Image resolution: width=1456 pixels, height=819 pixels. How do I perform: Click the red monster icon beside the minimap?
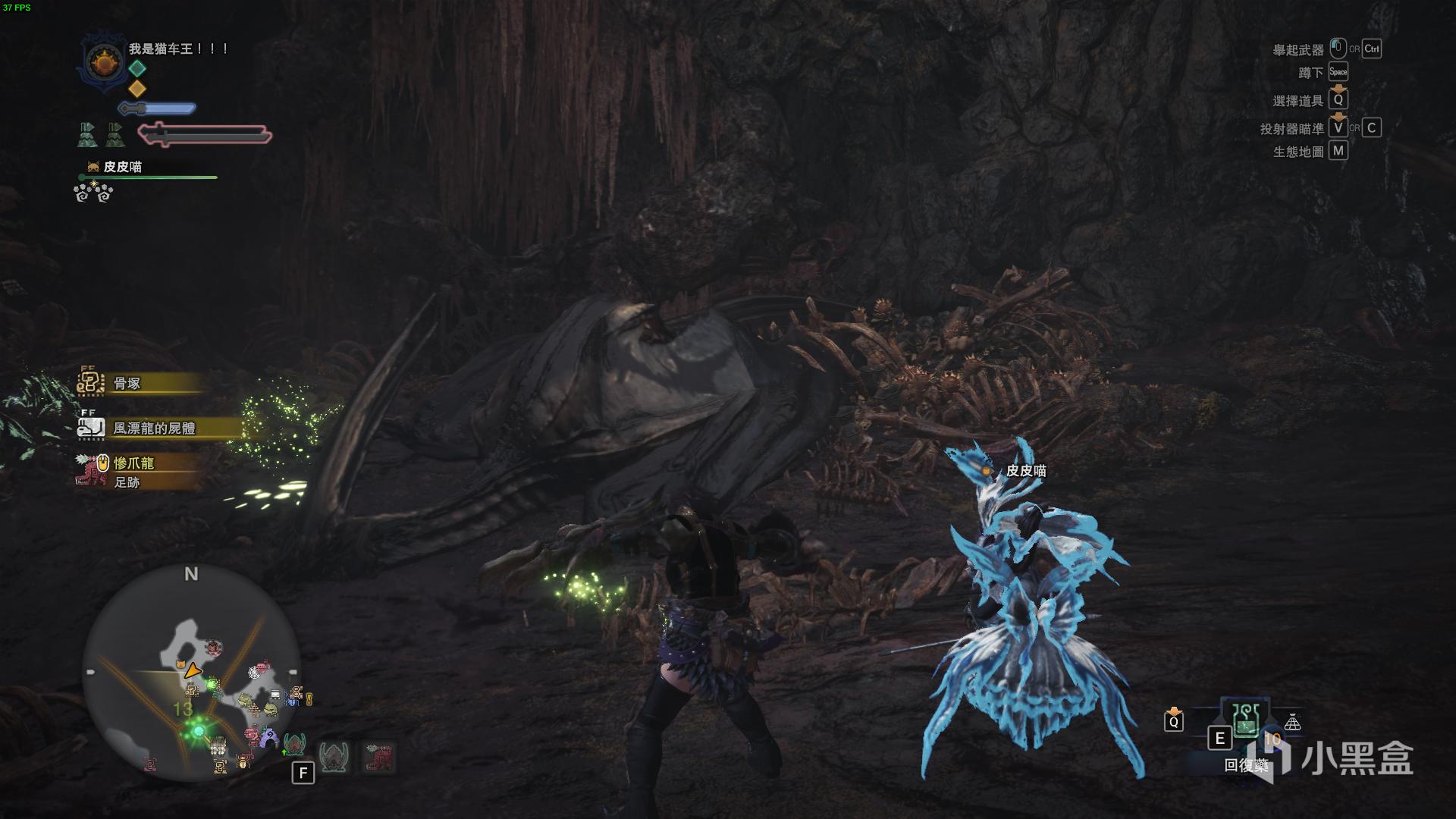pos(378,757)
